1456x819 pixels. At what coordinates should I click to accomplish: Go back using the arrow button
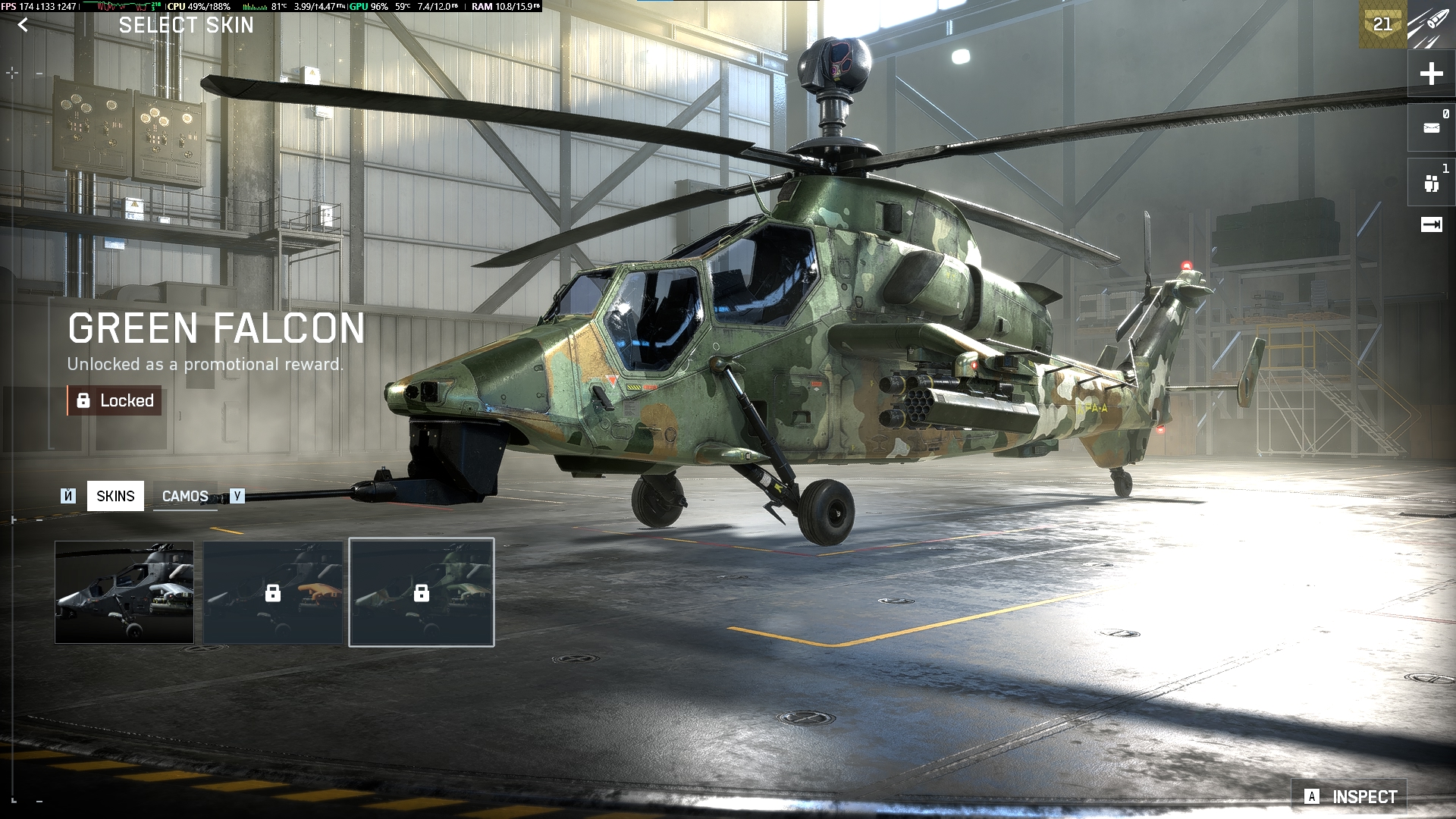coord(23,25)
